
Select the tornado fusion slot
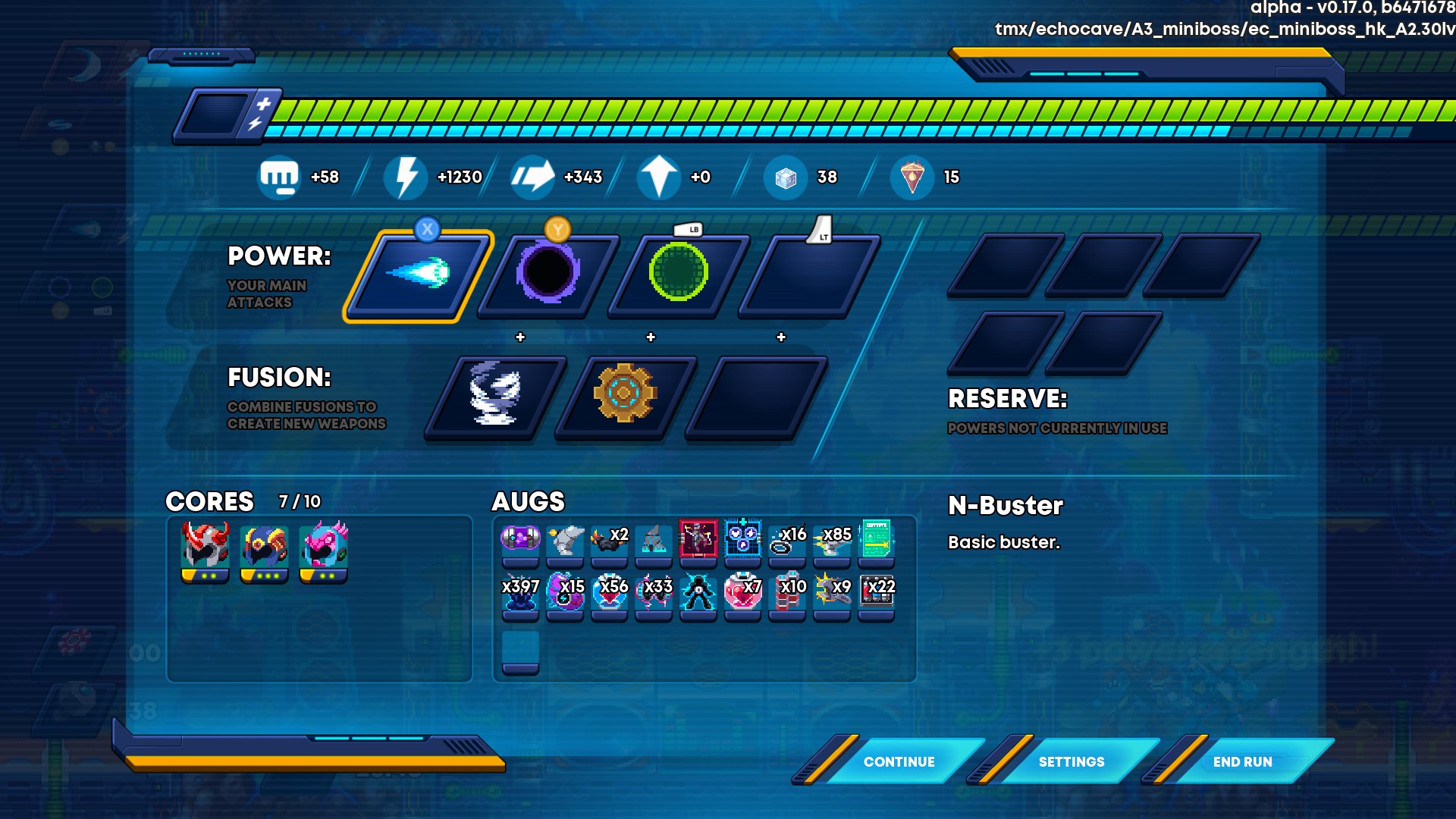(x=495, y=394)
